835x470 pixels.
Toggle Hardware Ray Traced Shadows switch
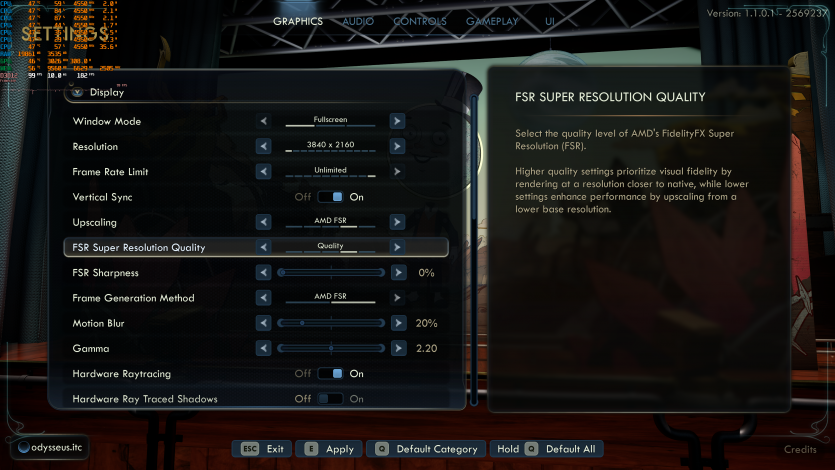[x=330, y=399]
